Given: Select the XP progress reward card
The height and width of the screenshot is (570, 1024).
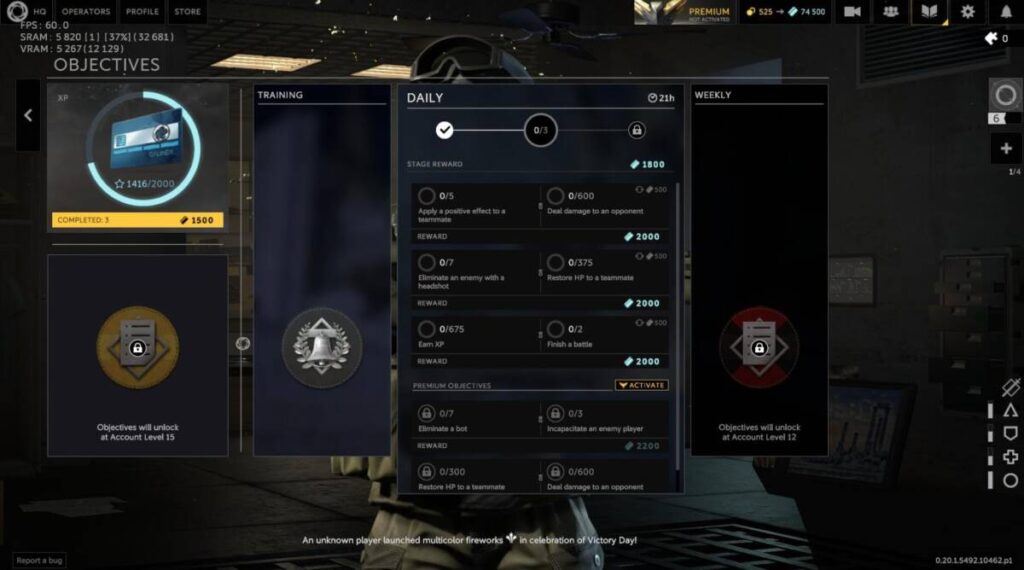Looking at the screenshot, I should [x=138, y=157].
